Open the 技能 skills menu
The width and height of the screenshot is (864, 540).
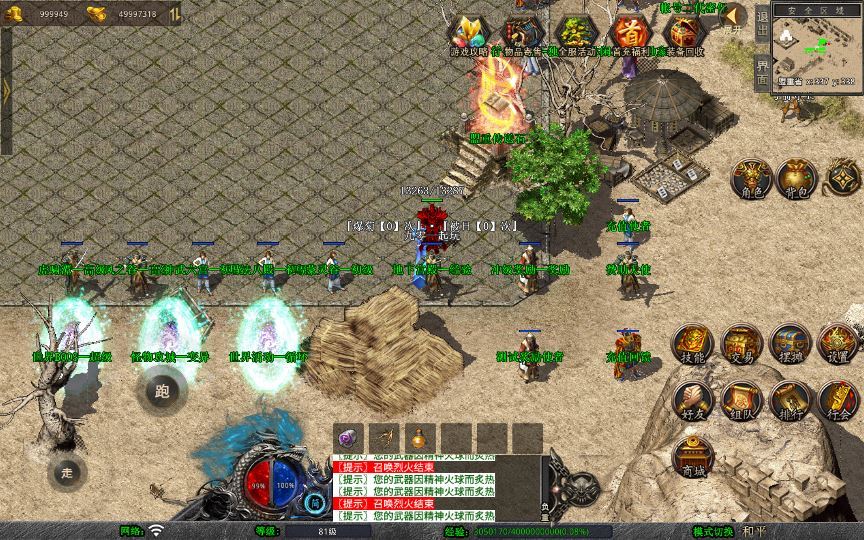click(x=692, y=343)
